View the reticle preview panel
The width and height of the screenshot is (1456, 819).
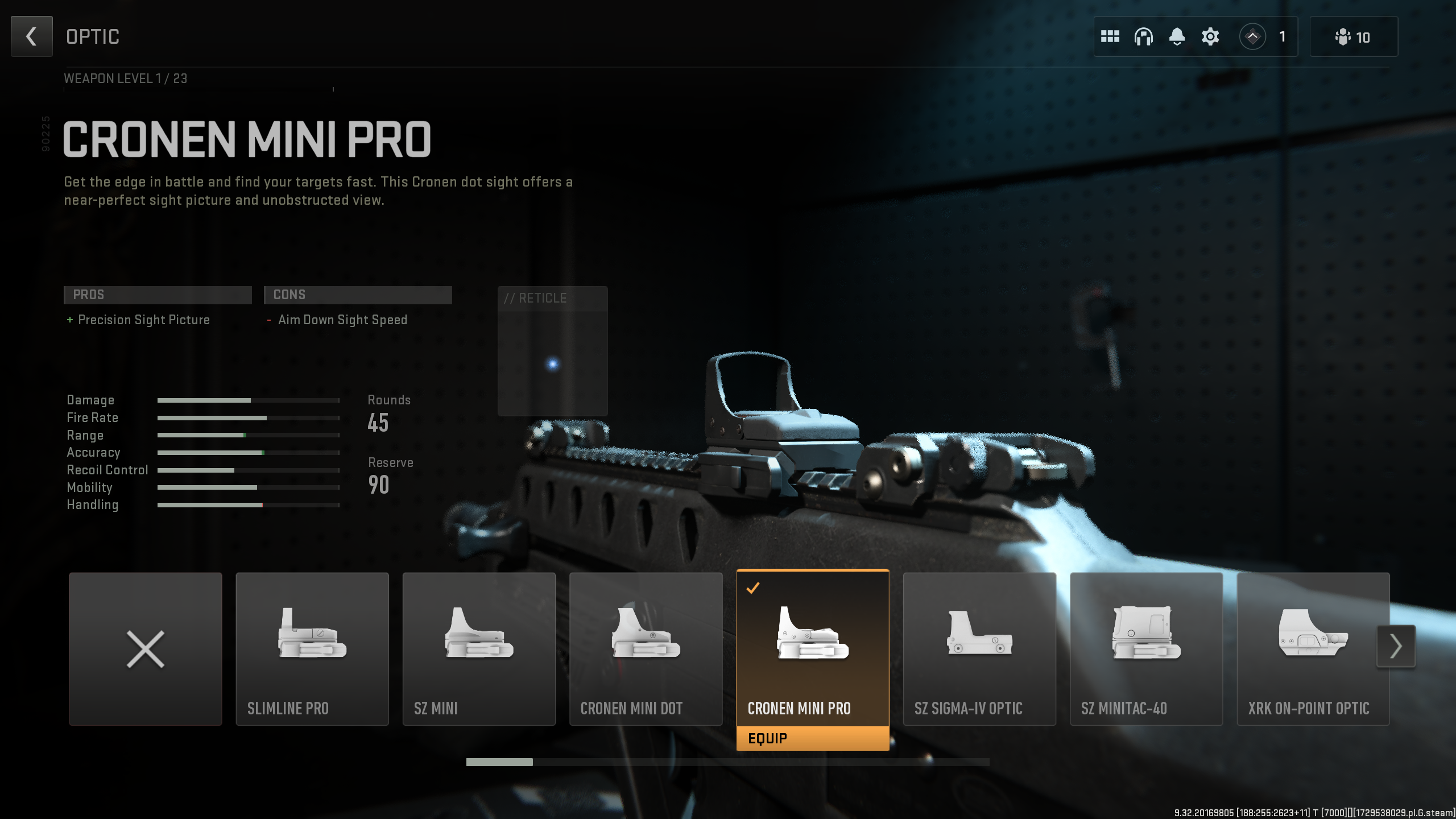tap(552, 351)
